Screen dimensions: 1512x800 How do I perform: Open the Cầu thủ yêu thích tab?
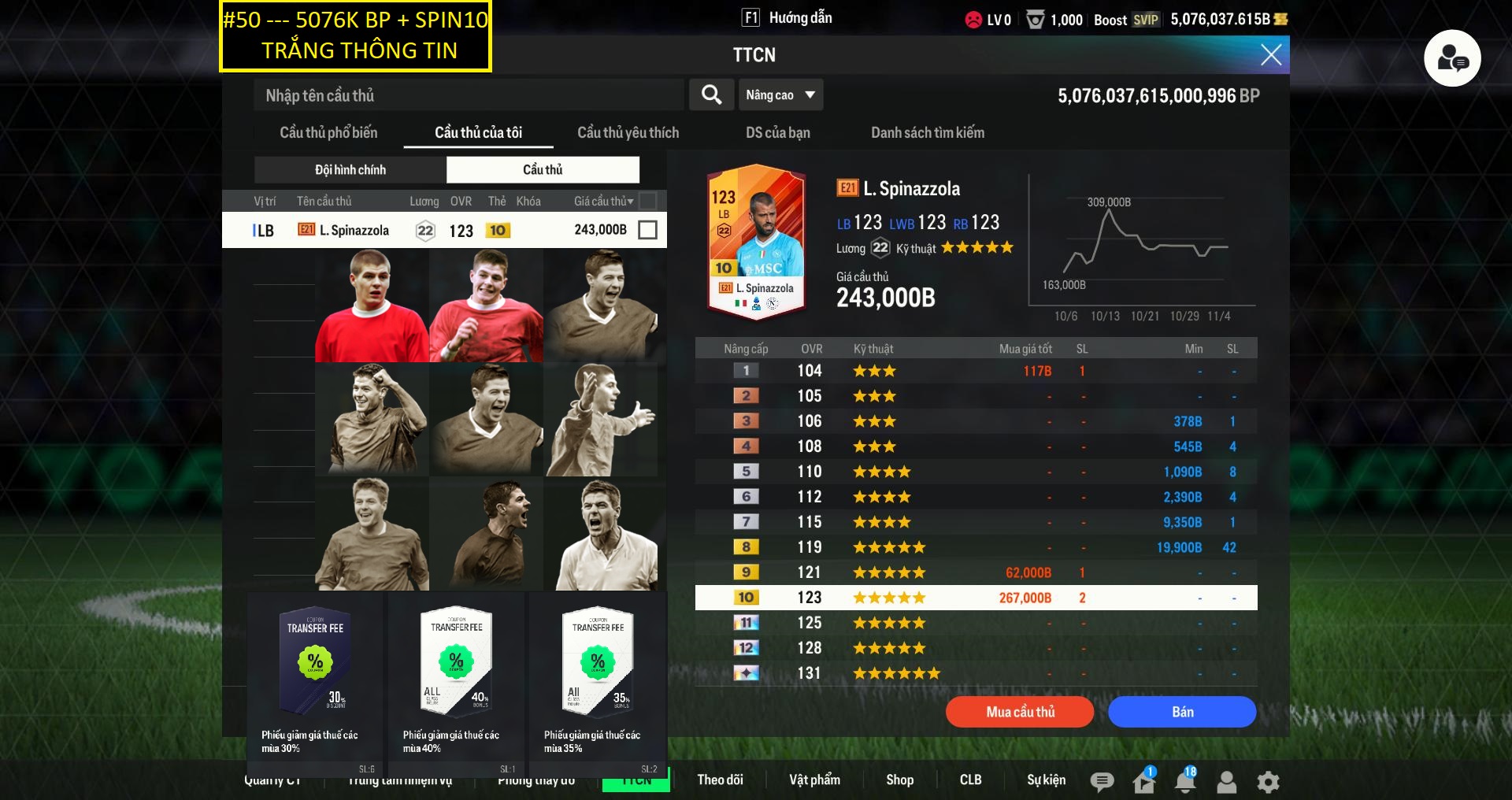click(x=628, y=132)
